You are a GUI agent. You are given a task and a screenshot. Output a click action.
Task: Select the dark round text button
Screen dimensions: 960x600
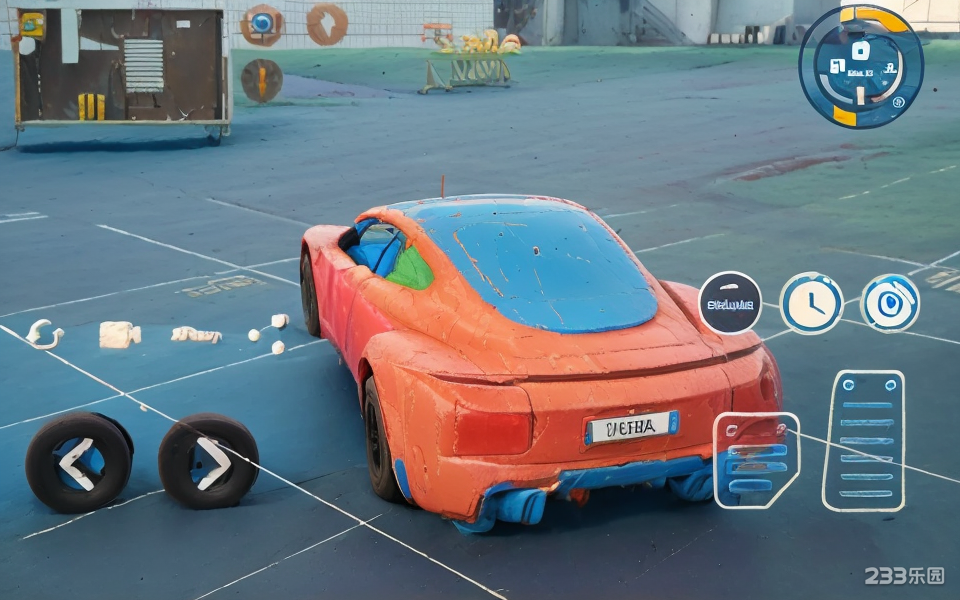coord(730,302)
